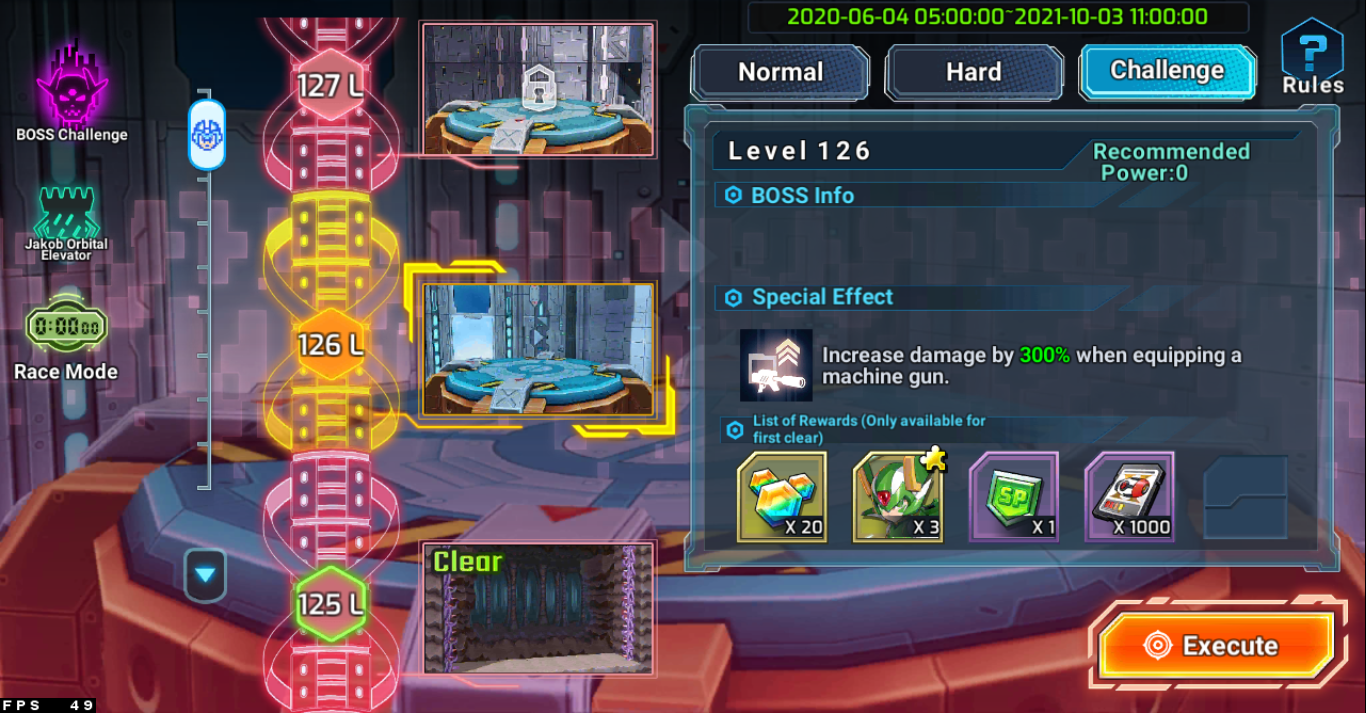Select the 127 L floor node
Screen dimensions: 1366x713
(330, 86)
